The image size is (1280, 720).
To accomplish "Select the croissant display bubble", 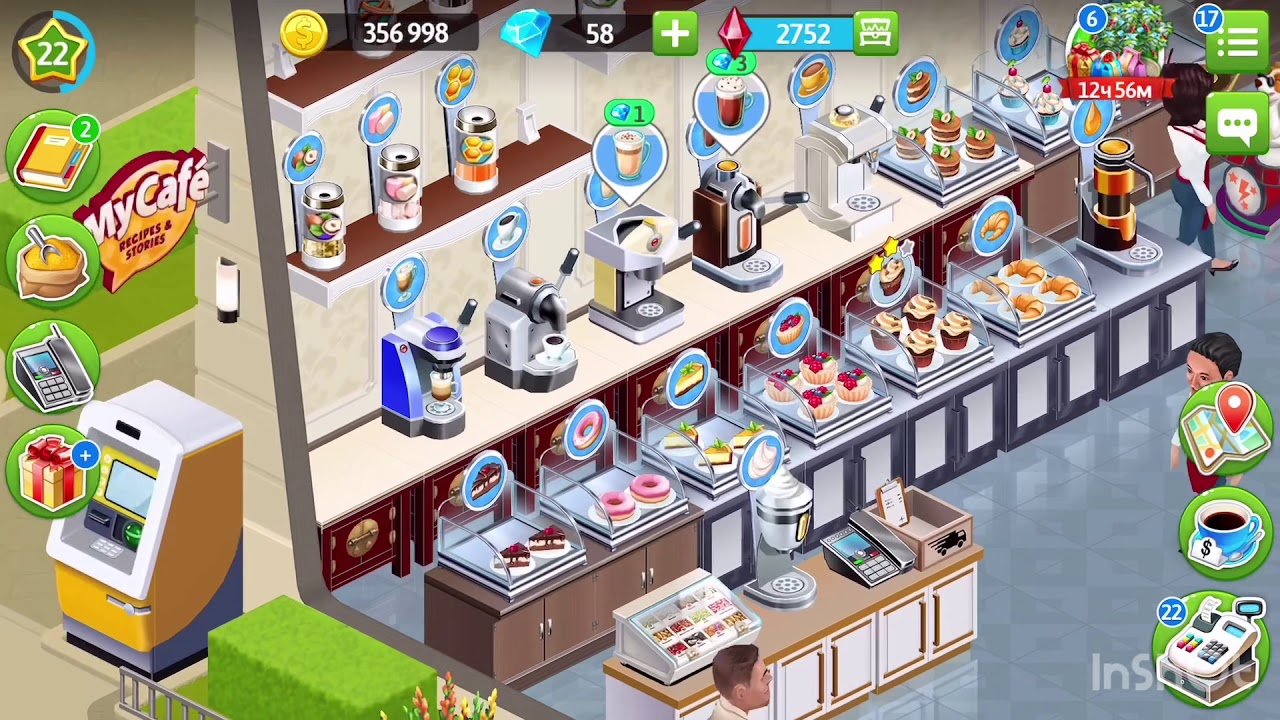I will click(993, 226).
